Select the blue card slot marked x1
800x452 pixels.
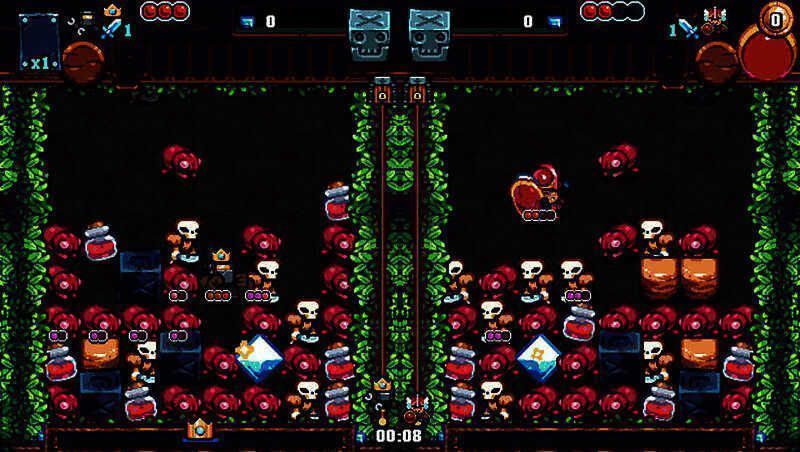pyautogui.click(x=39, y=42)
